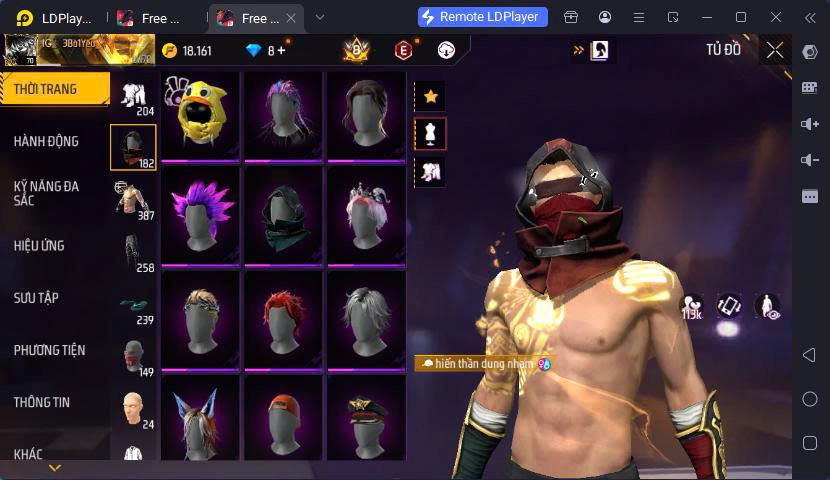Open the Remote LDPlayer button
The height and width of the screenshot is (480, 830).
coord(482,17)
